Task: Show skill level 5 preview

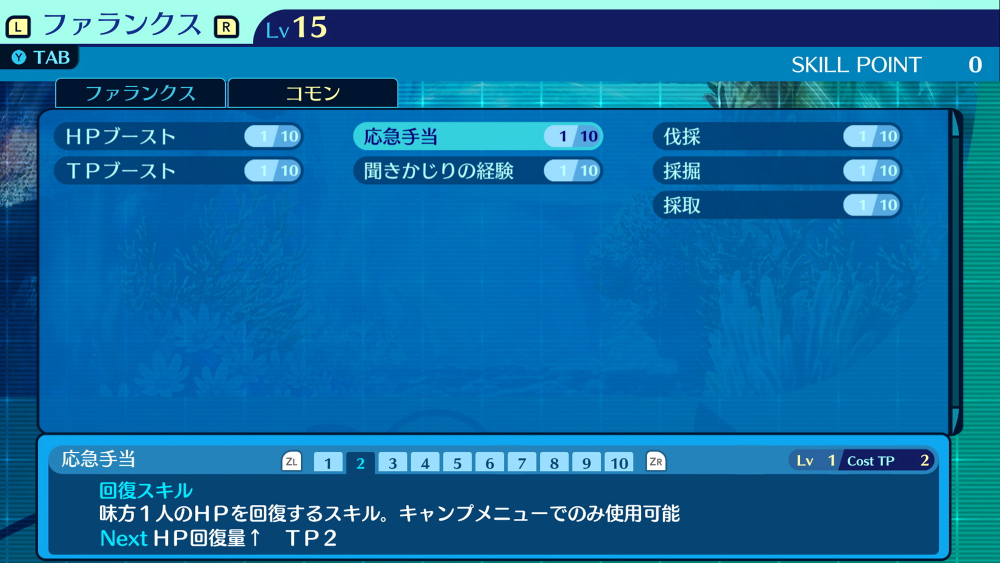Action: 457,463
